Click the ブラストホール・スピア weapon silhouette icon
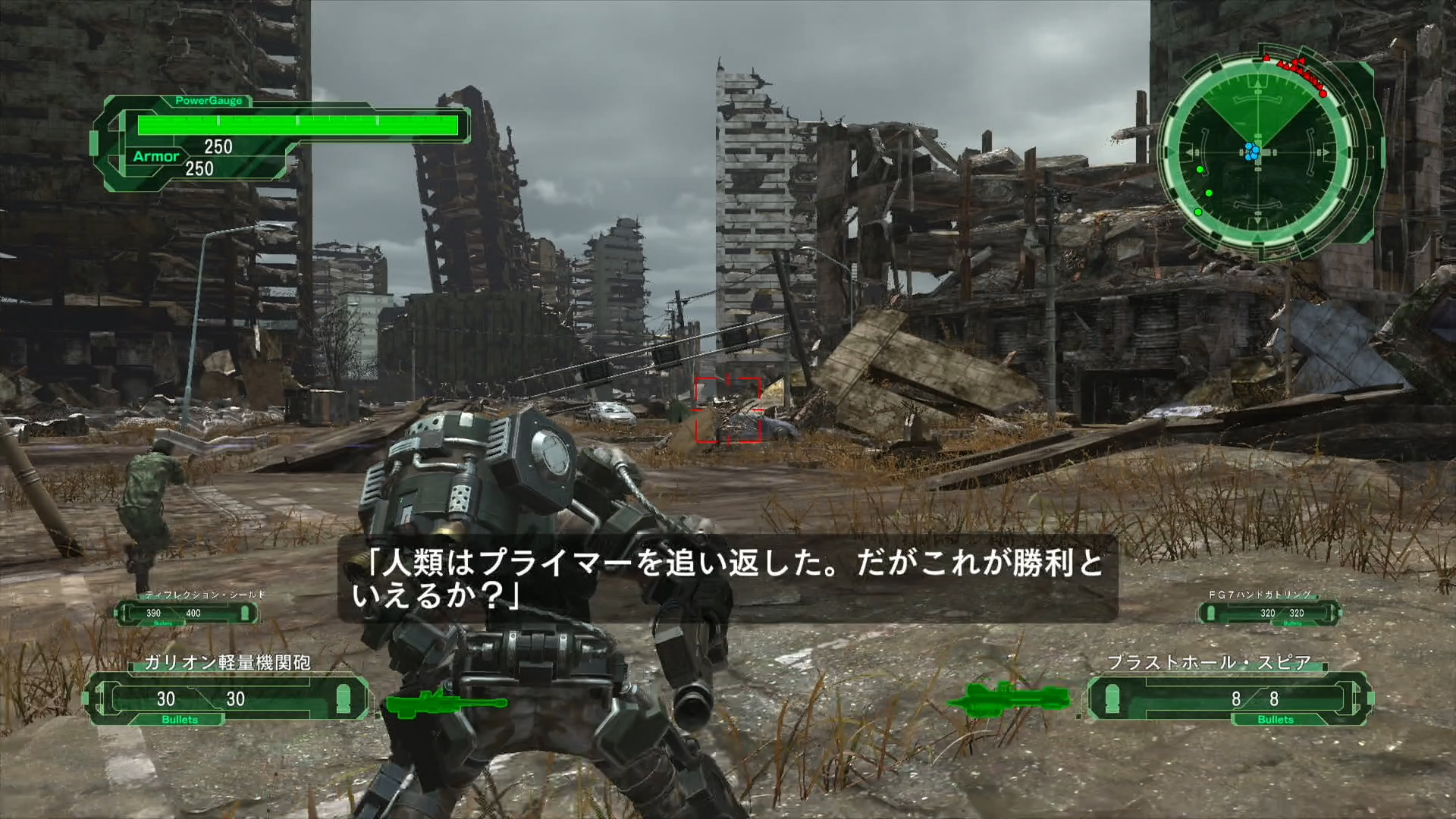This screenshot has width=1456, height=819. pyautogui.click(x=1016, y=698)
